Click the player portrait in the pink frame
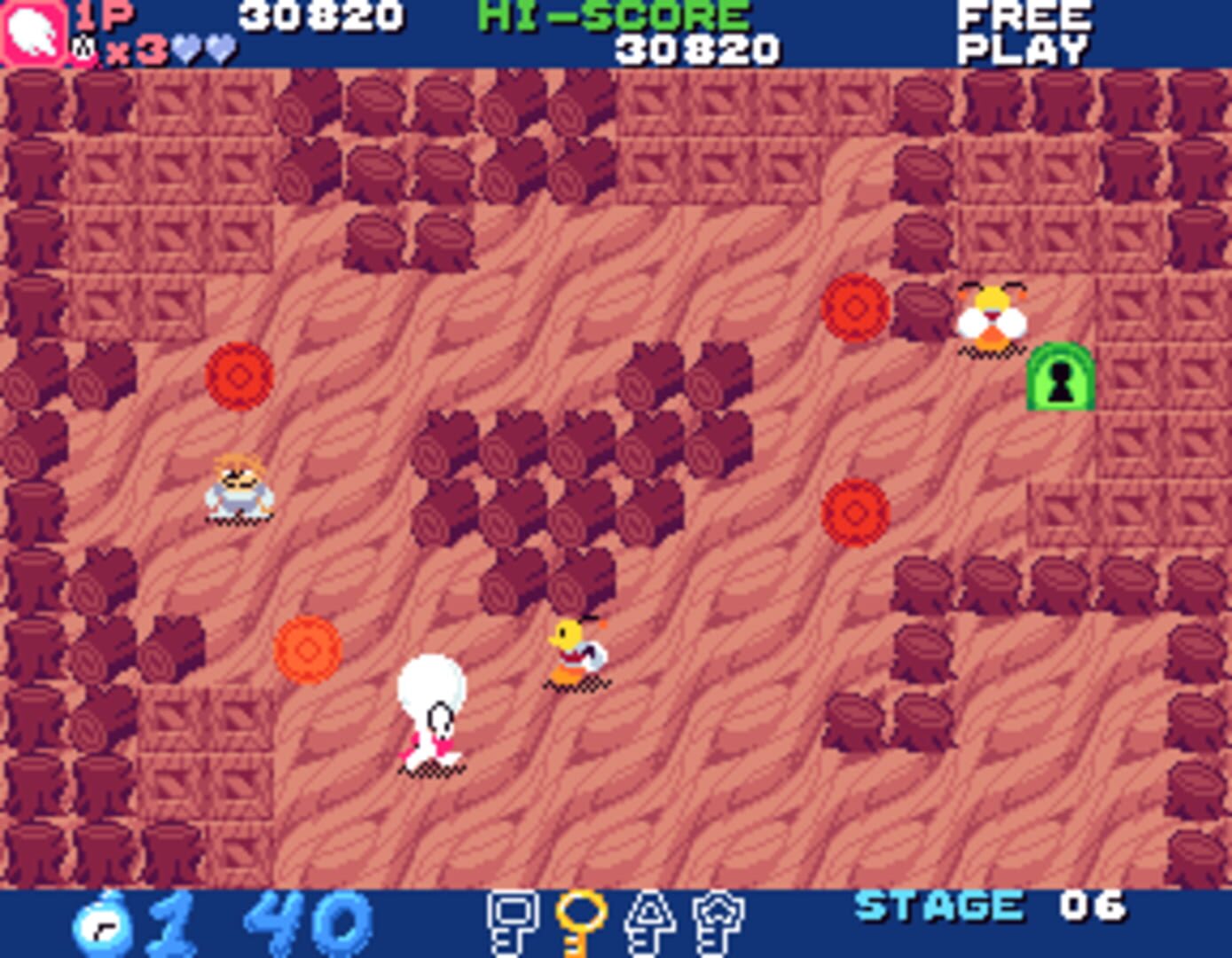 (x=33, y=31)
